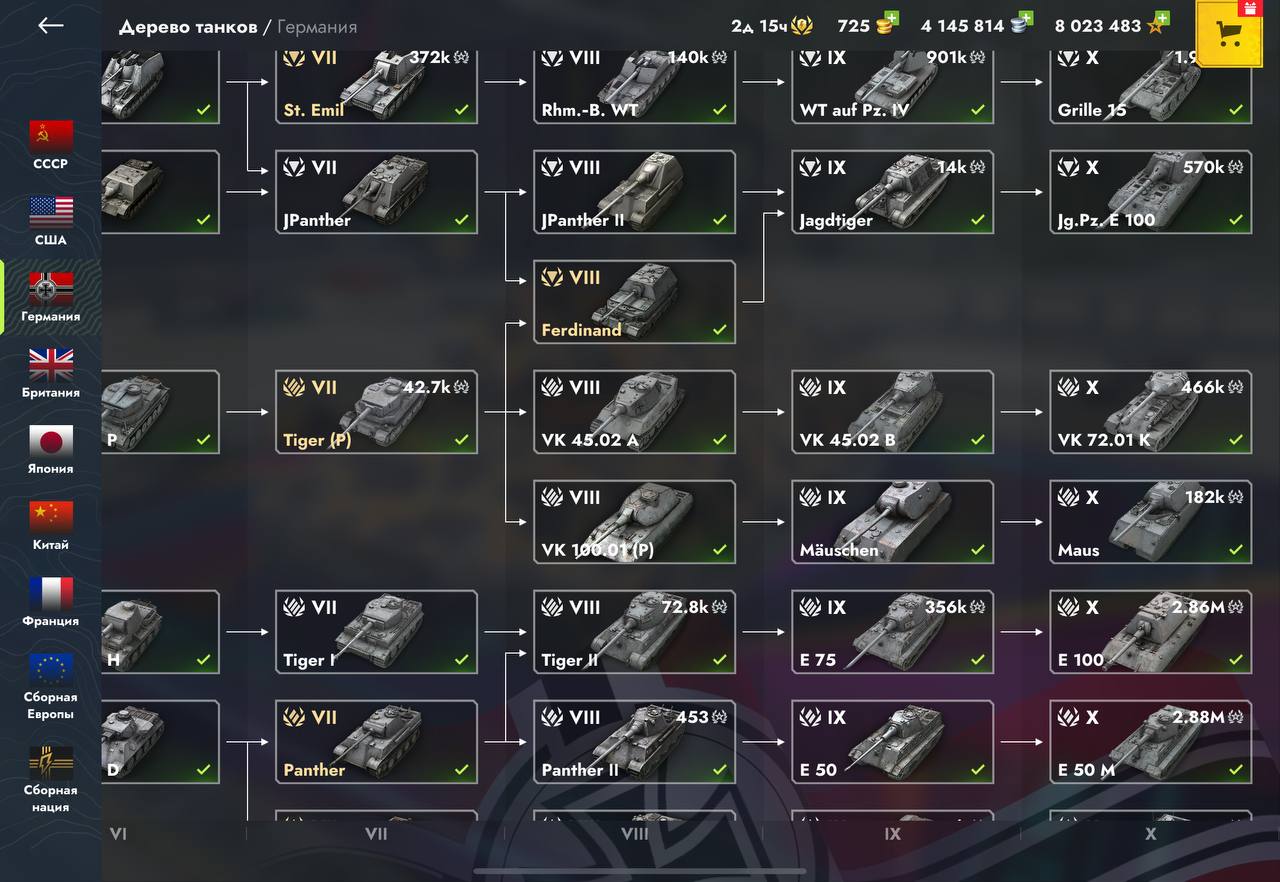Switch to the СССР nation tab
The height and width of the screenshot is (882, 1280).
51,144
